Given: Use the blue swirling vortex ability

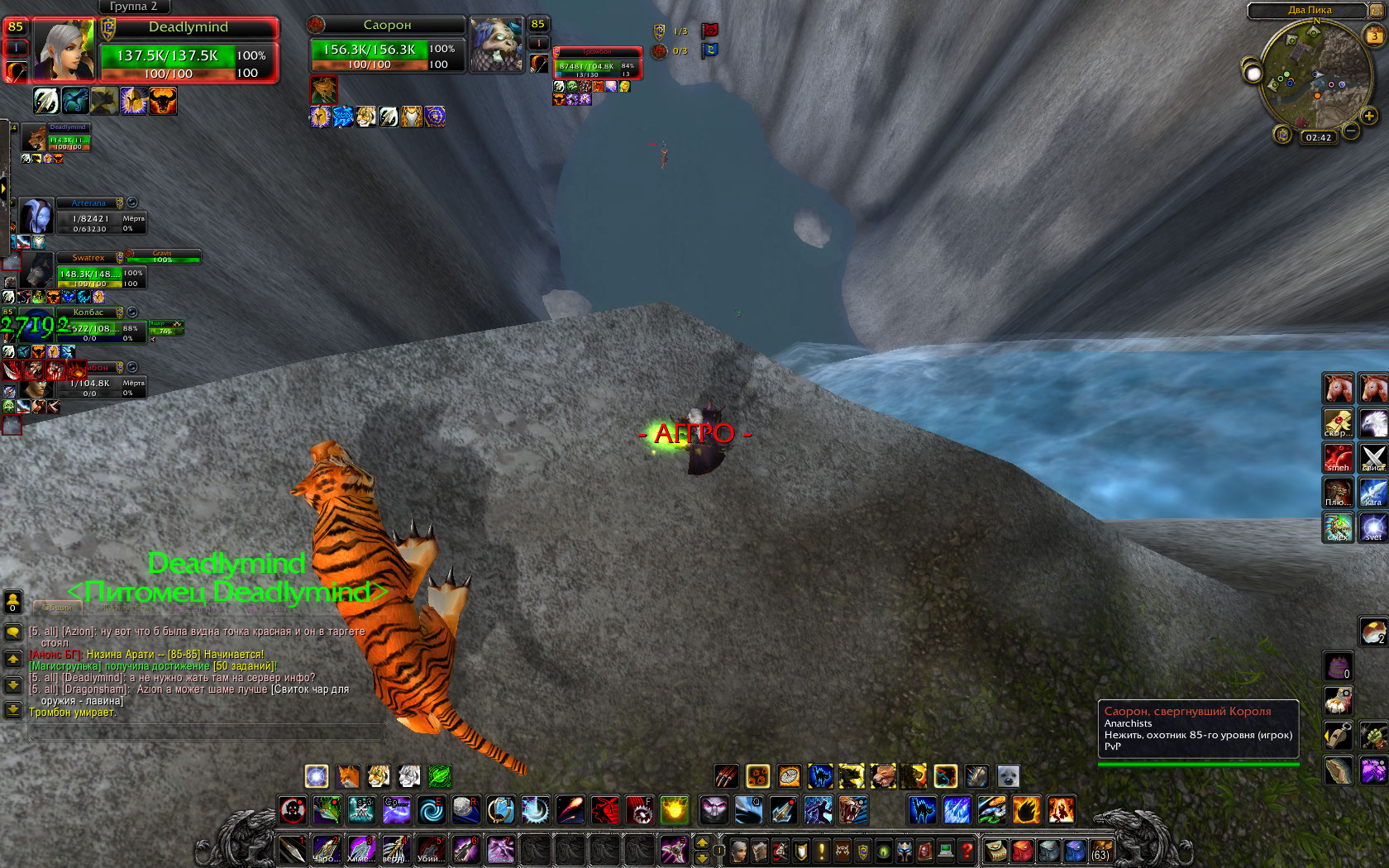Looking at the screenshot, I should tap(431, 809).
